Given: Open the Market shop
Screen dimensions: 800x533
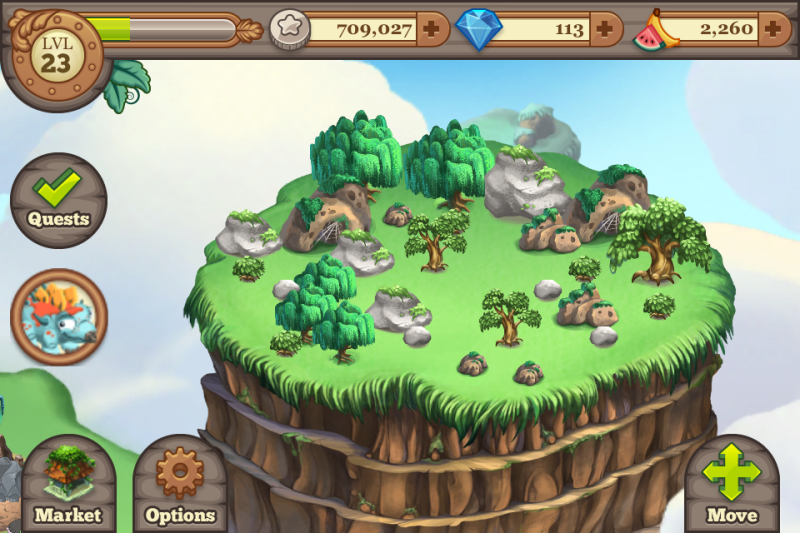Looking at the screenshot, I should pyautogui.click(x=68, y=485).
